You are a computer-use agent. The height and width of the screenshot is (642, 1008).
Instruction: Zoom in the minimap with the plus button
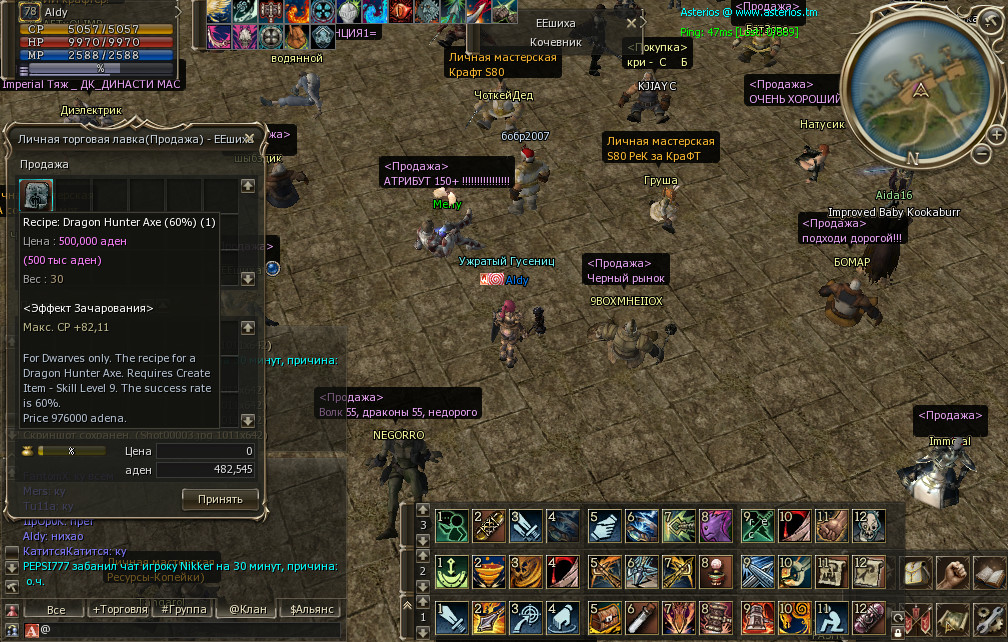[x=996, y=134]
